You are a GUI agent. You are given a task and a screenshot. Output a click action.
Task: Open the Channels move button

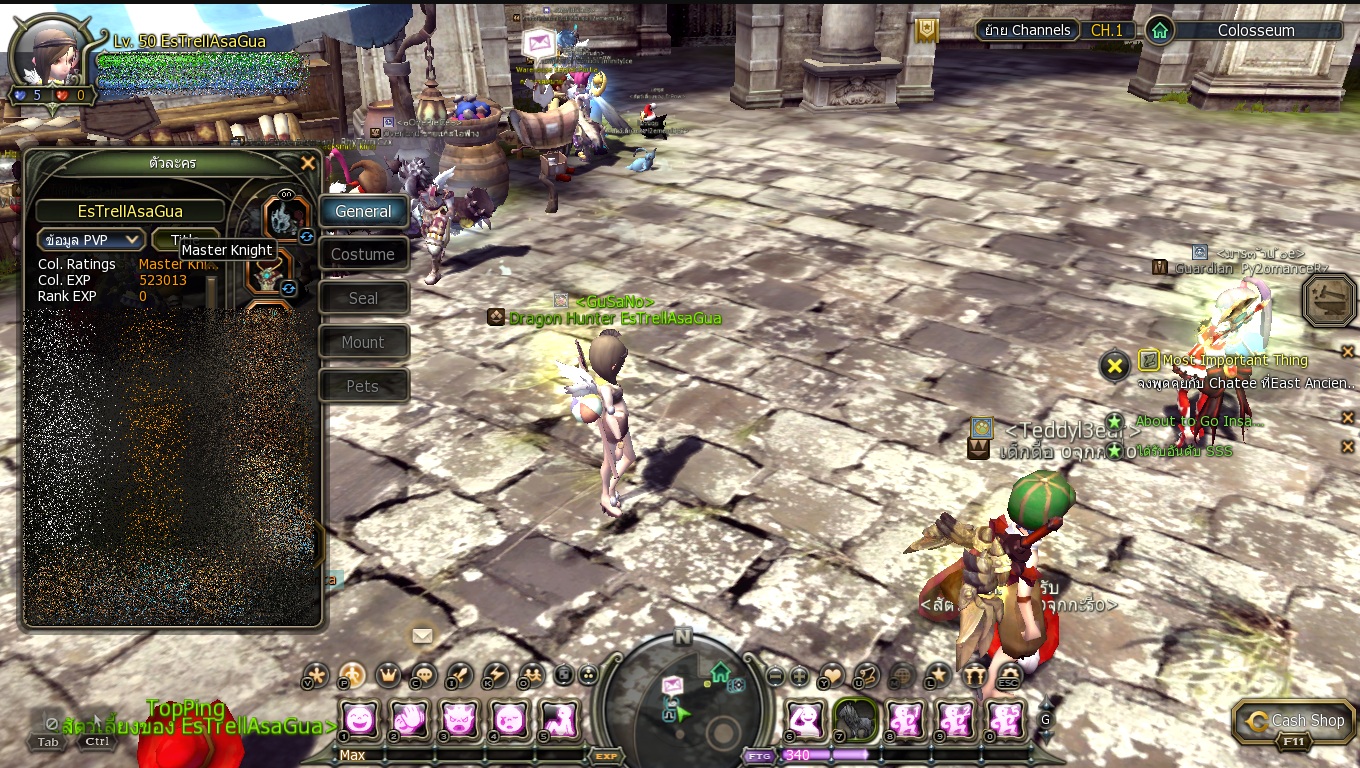pos(1027,30)
